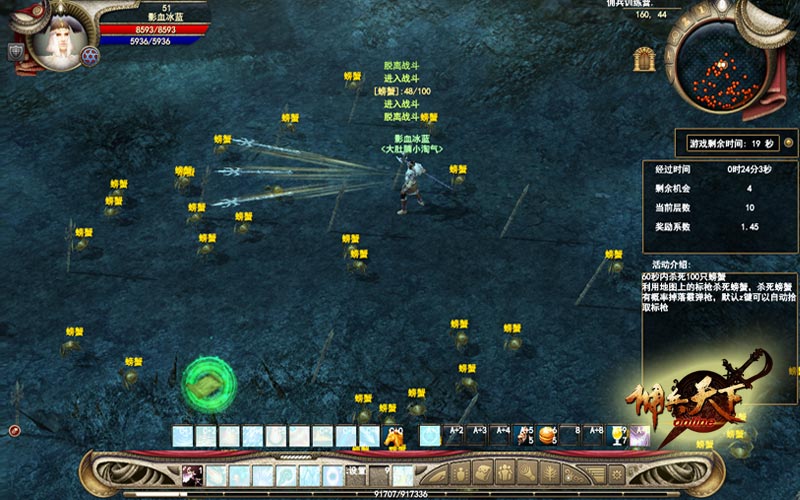
Task: Activate the purple skill at the hotbar's end
Action: click(x=640, y=435)
